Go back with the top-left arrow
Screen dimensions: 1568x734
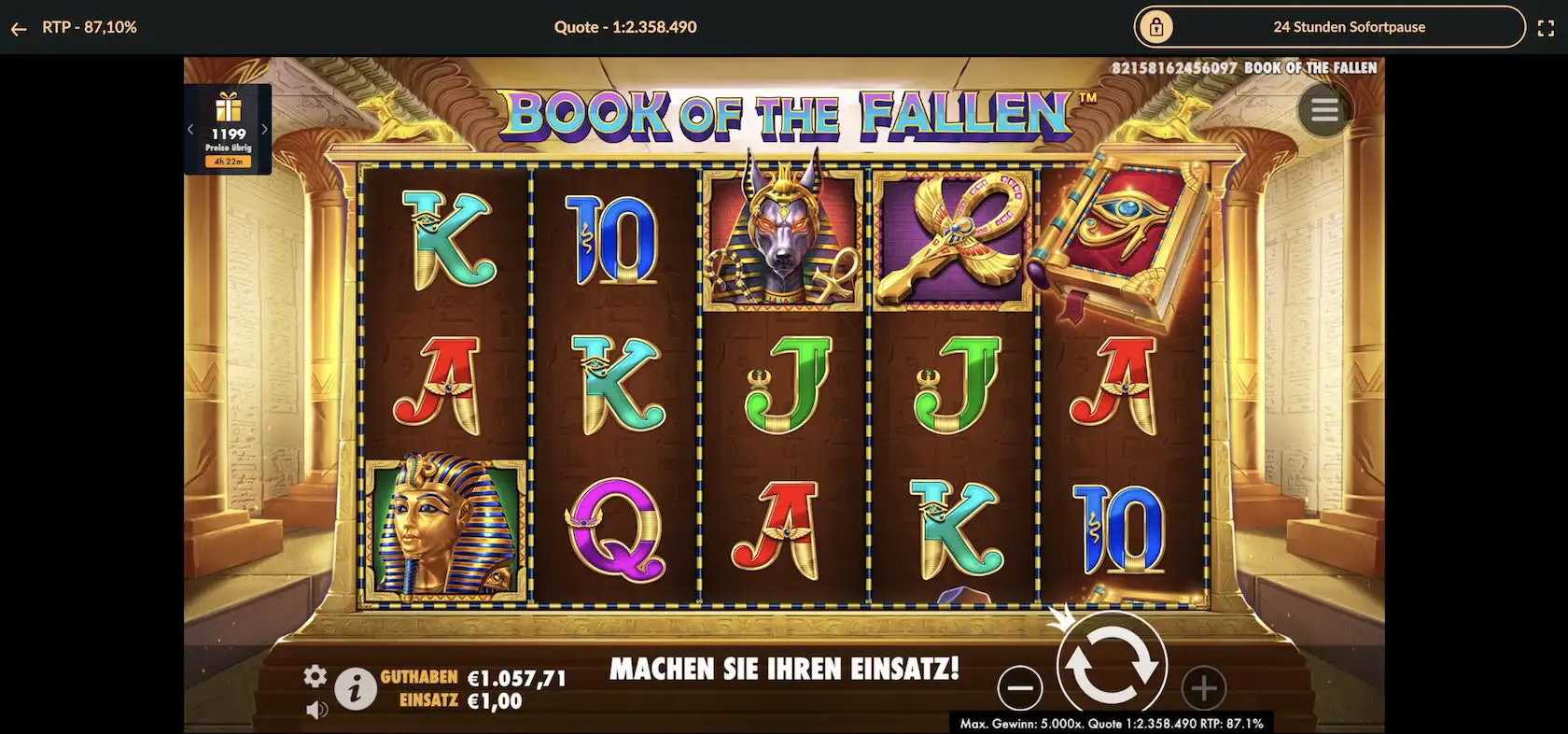pos(18,28)
